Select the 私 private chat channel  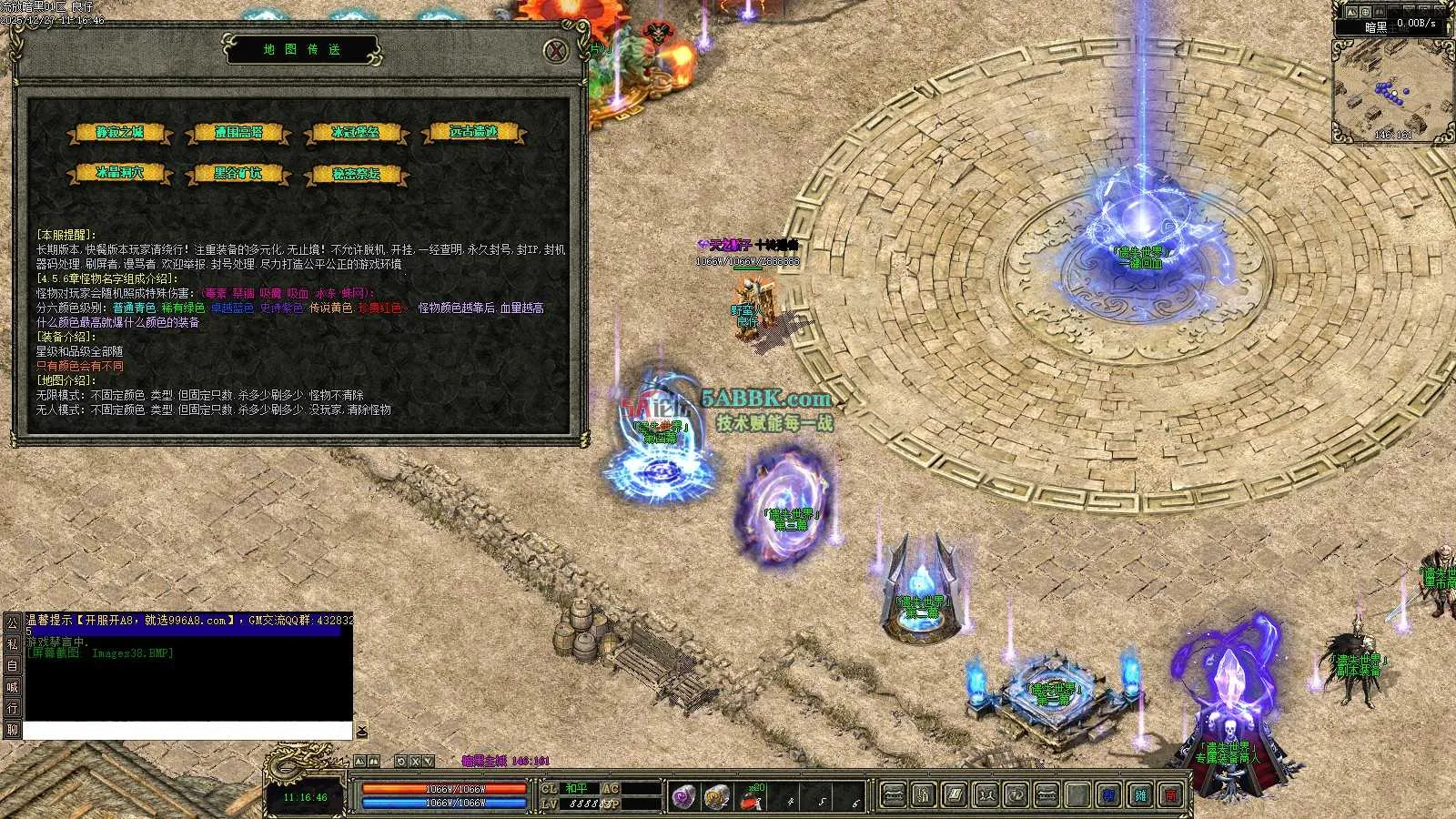coord(12,644)
